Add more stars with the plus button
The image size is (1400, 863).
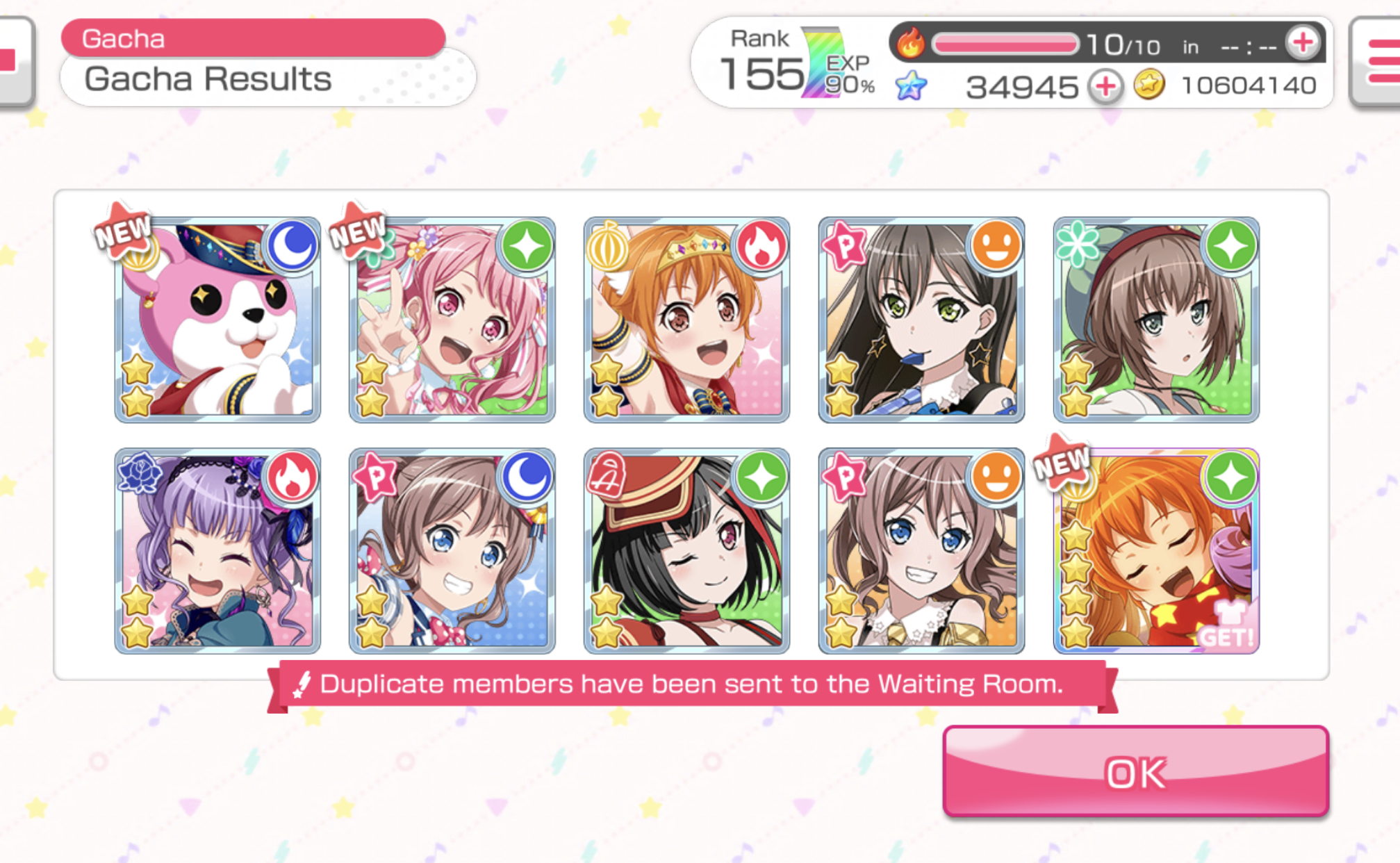click(x=1105, y=87)
